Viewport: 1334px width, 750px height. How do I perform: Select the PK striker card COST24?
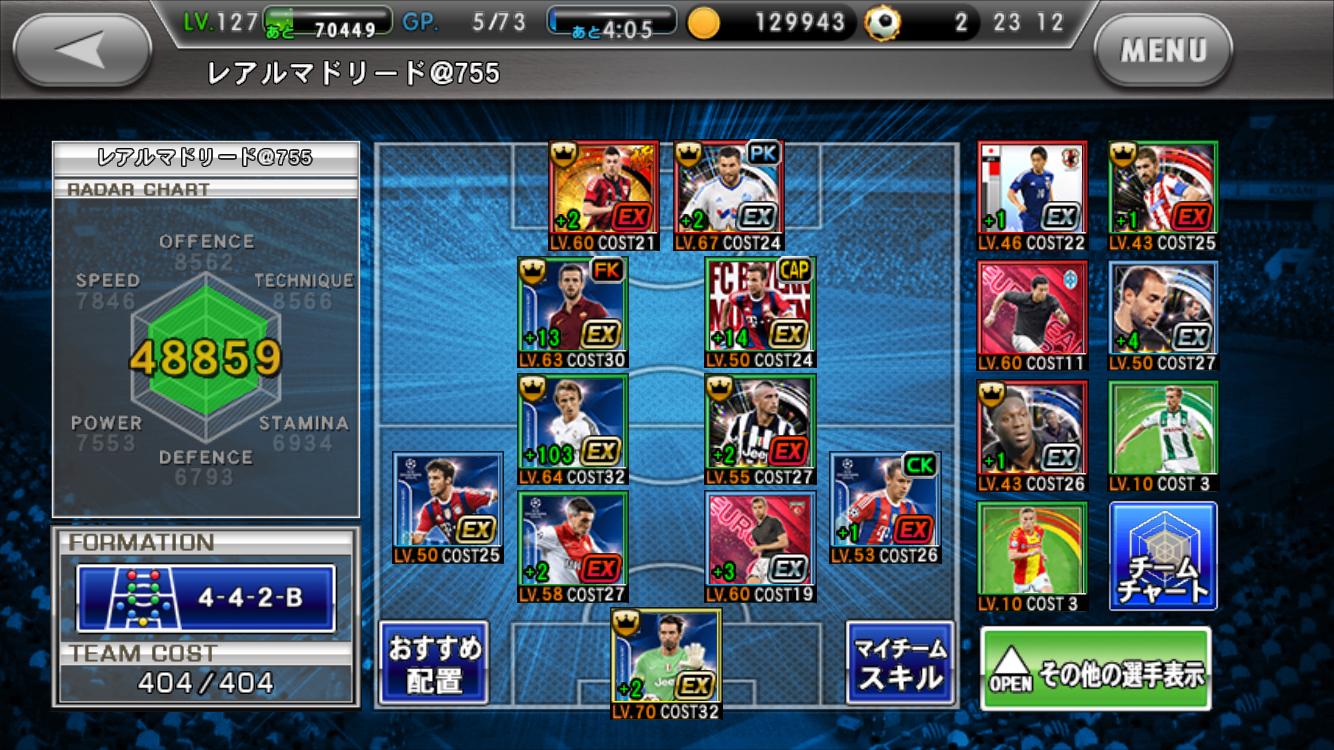pyautogui.click(x=729, y=195)
